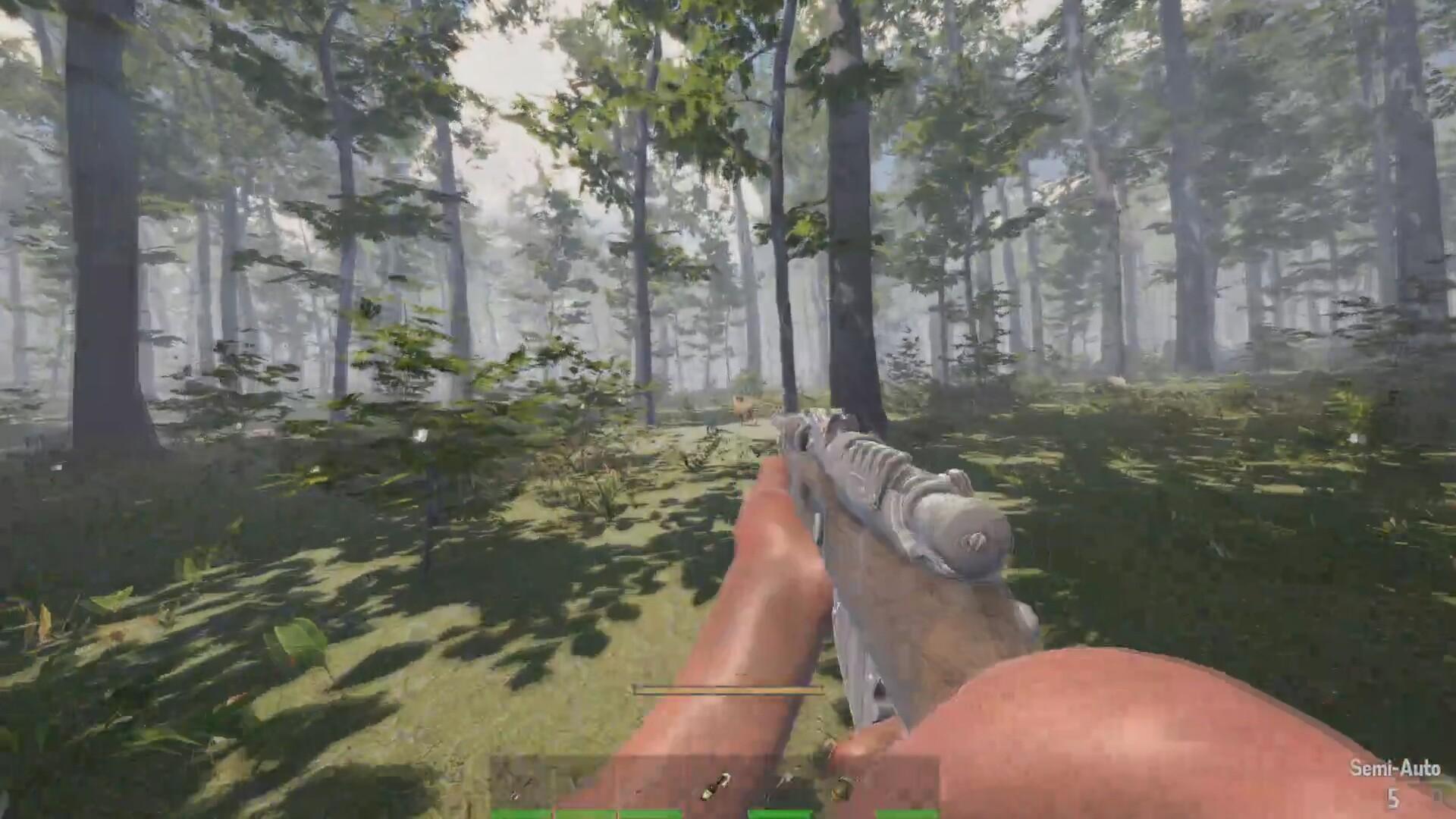Screen dimensions: 1456x819
Task: Select the pouch item in the hotbar
Action: tap(842, 789)
